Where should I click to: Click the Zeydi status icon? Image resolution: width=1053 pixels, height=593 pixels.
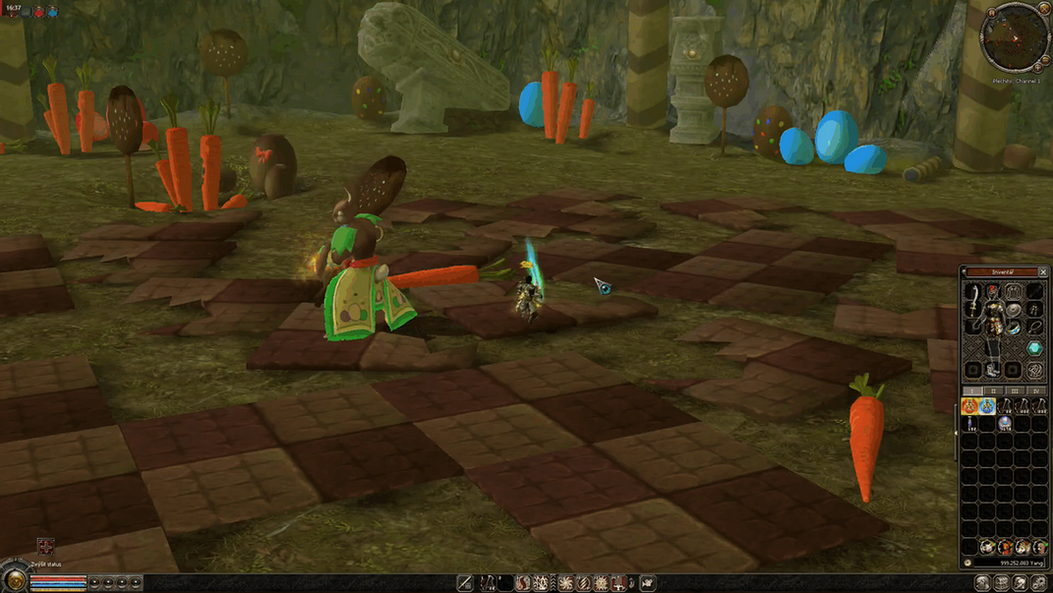coord(45,546)
